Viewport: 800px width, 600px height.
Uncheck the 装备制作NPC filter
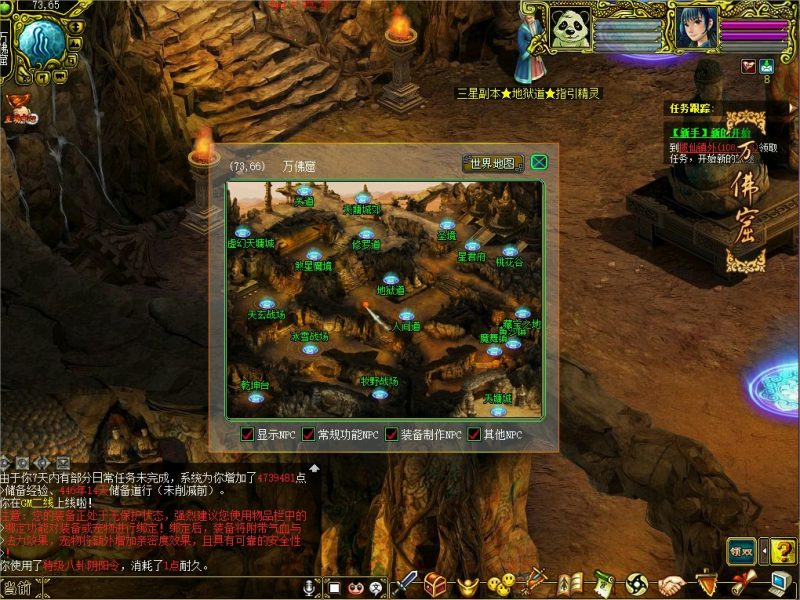(x=391, y=435)
